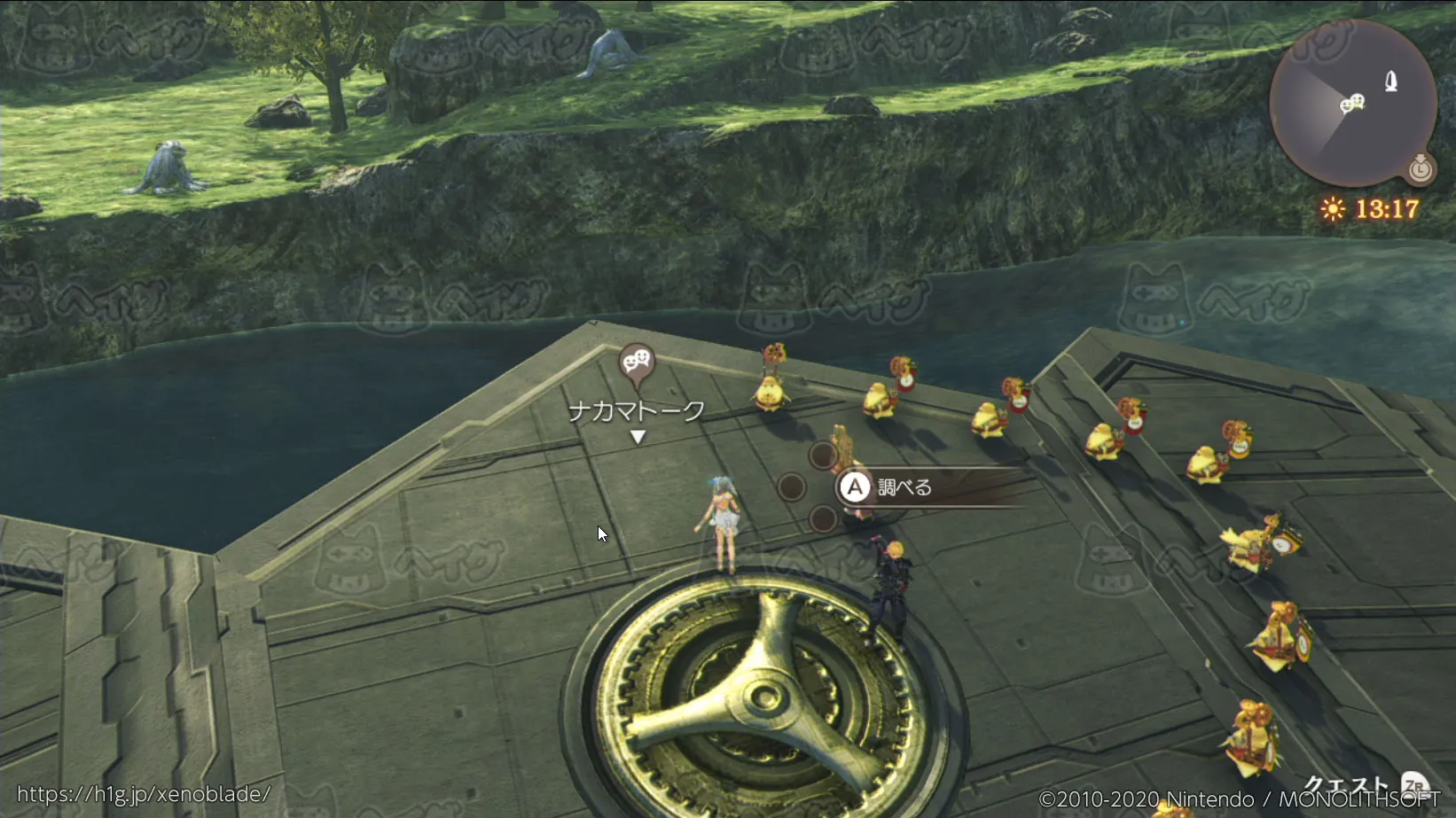Click the heart-to-heart icon on the minimap
Image resolution: width=1456 pixels, height=818 pixels.
pos(1351,105)
